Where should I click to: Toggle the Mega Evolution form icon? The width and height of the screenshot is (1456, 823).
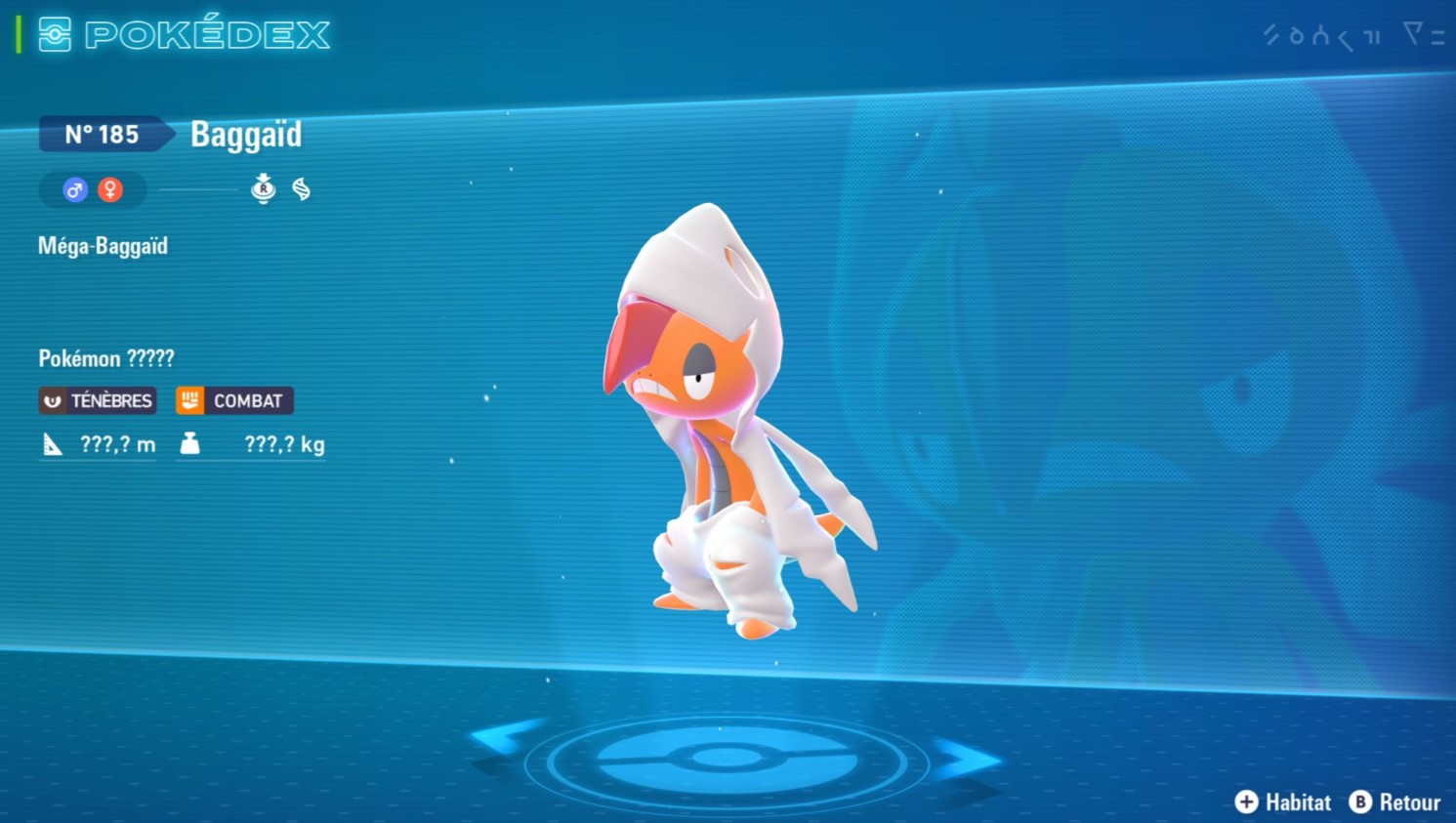263,188
